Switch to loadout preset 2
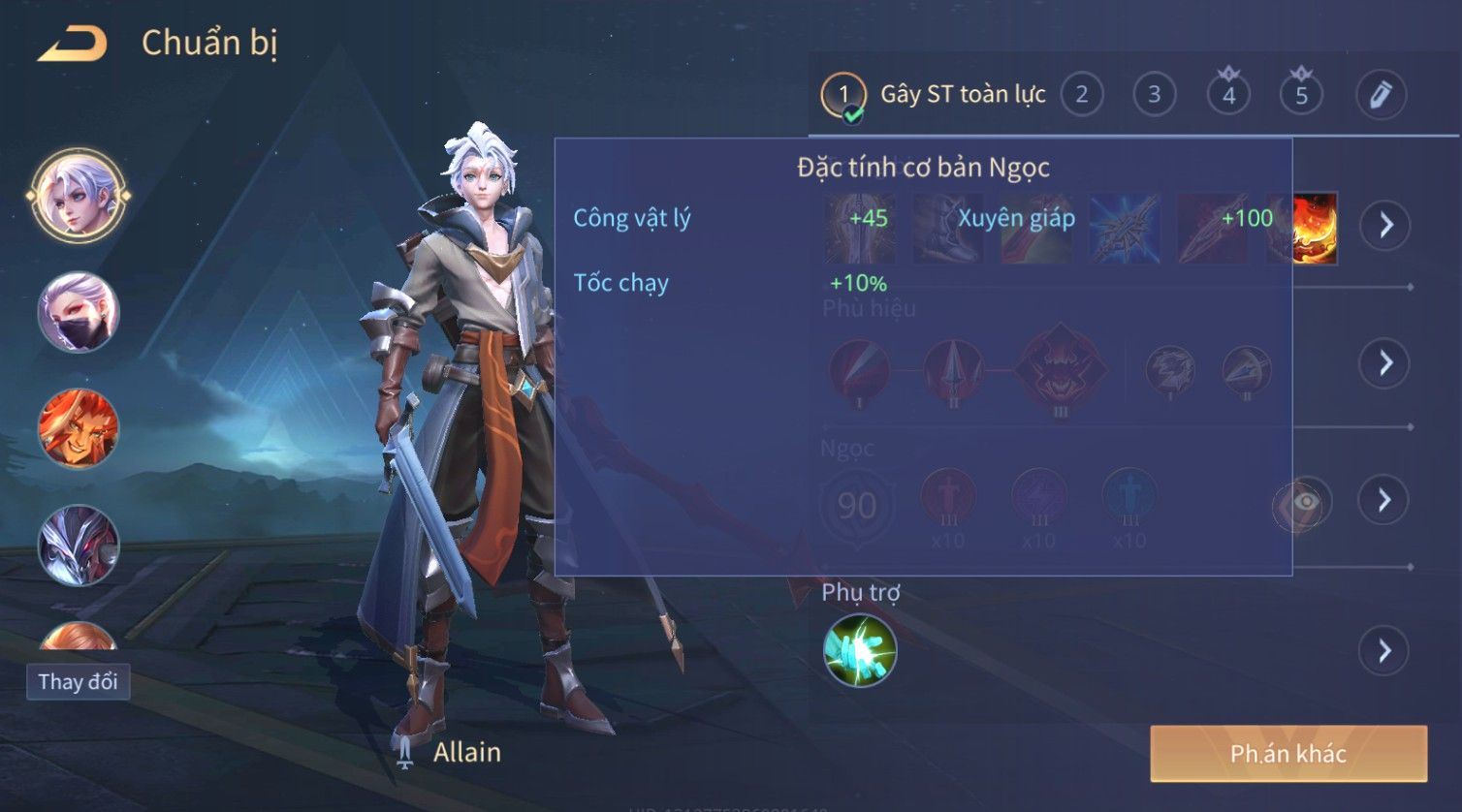Image resolution: width=1462 pixels, height=812 pixels. [x=1082, y=95]
